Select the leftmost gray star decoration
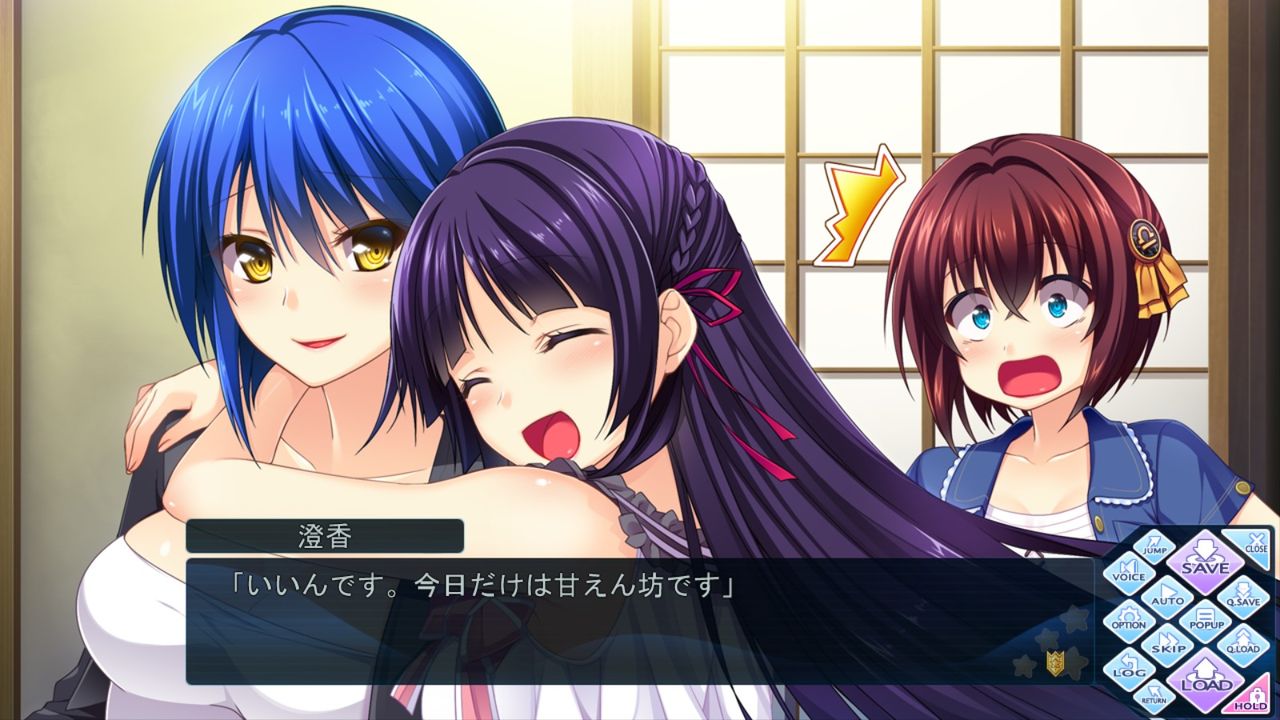The width and height of the screenshot is (1280, 720). point(1022,665)
